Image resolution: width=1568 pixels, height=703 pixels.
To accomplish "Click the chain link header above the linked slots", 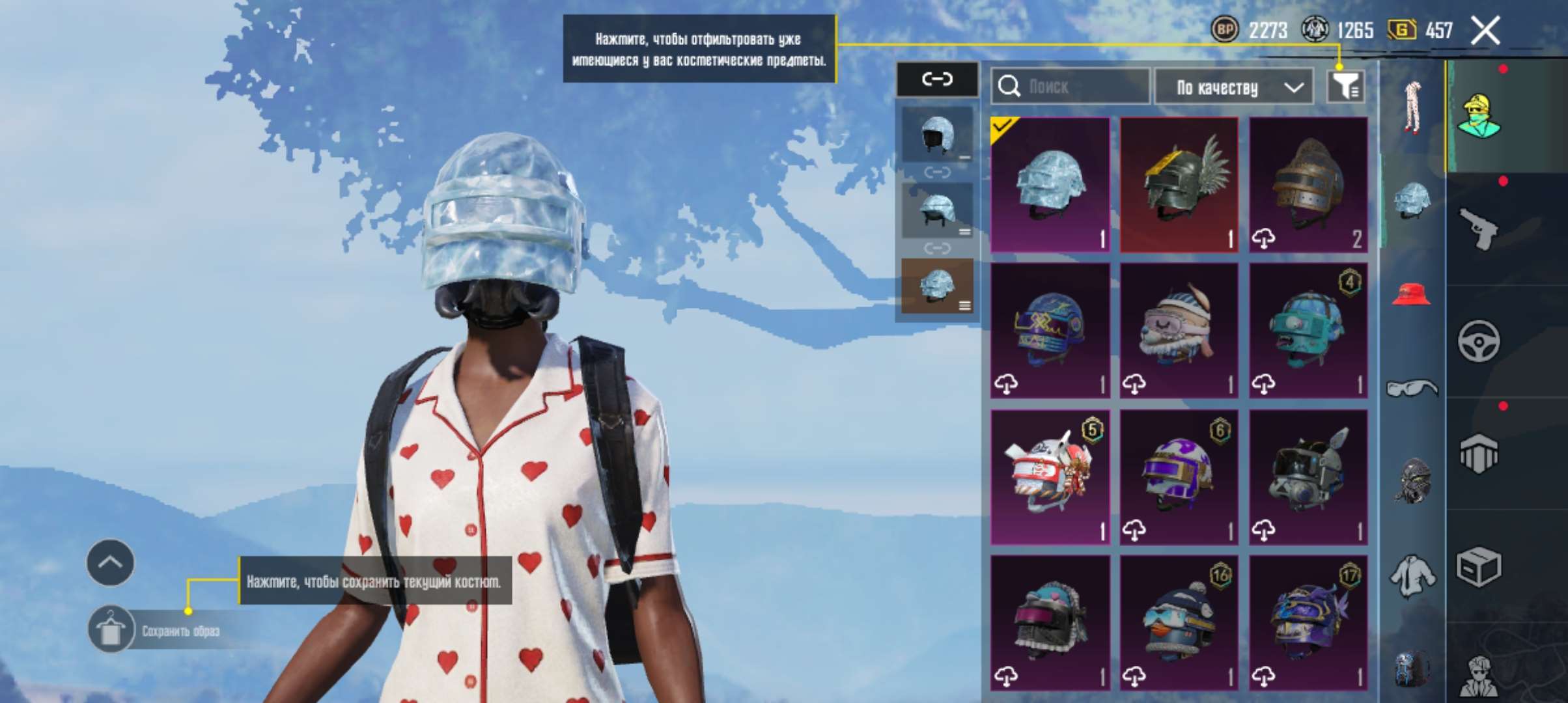I will tap(938, 77).
